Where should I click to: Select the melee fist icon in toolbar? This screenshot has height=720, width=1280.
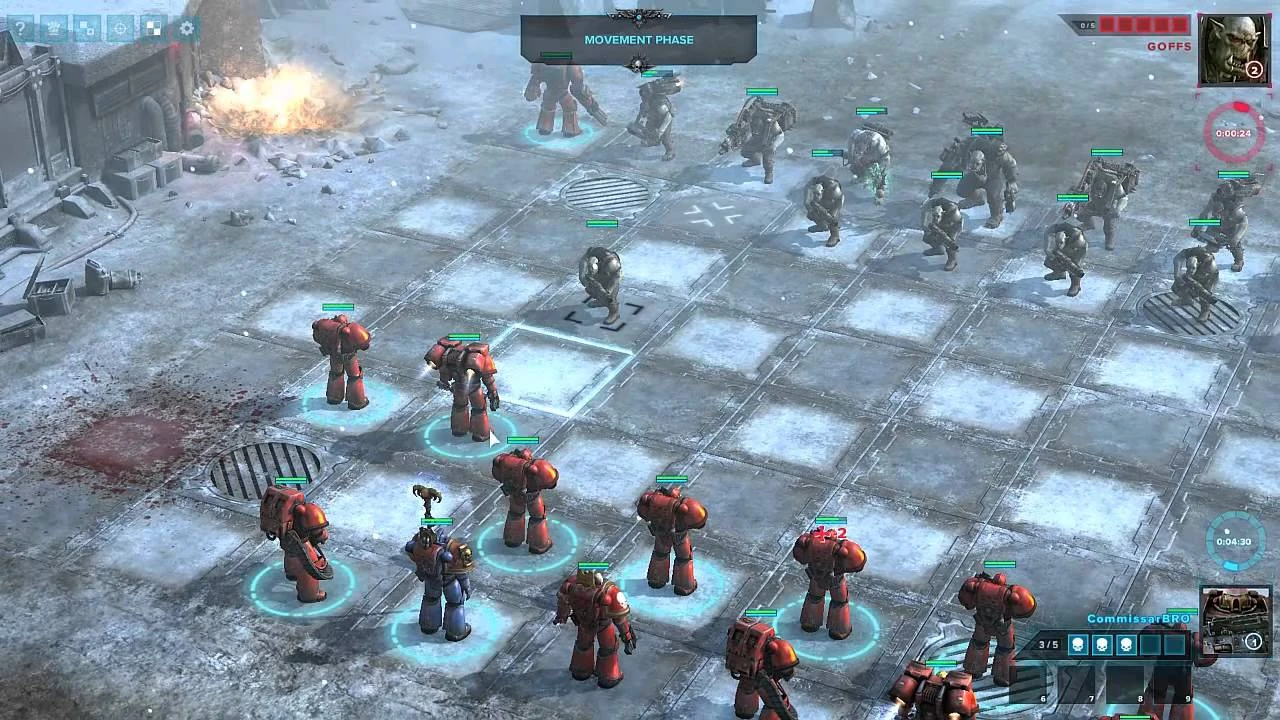(x=55, y=28)
